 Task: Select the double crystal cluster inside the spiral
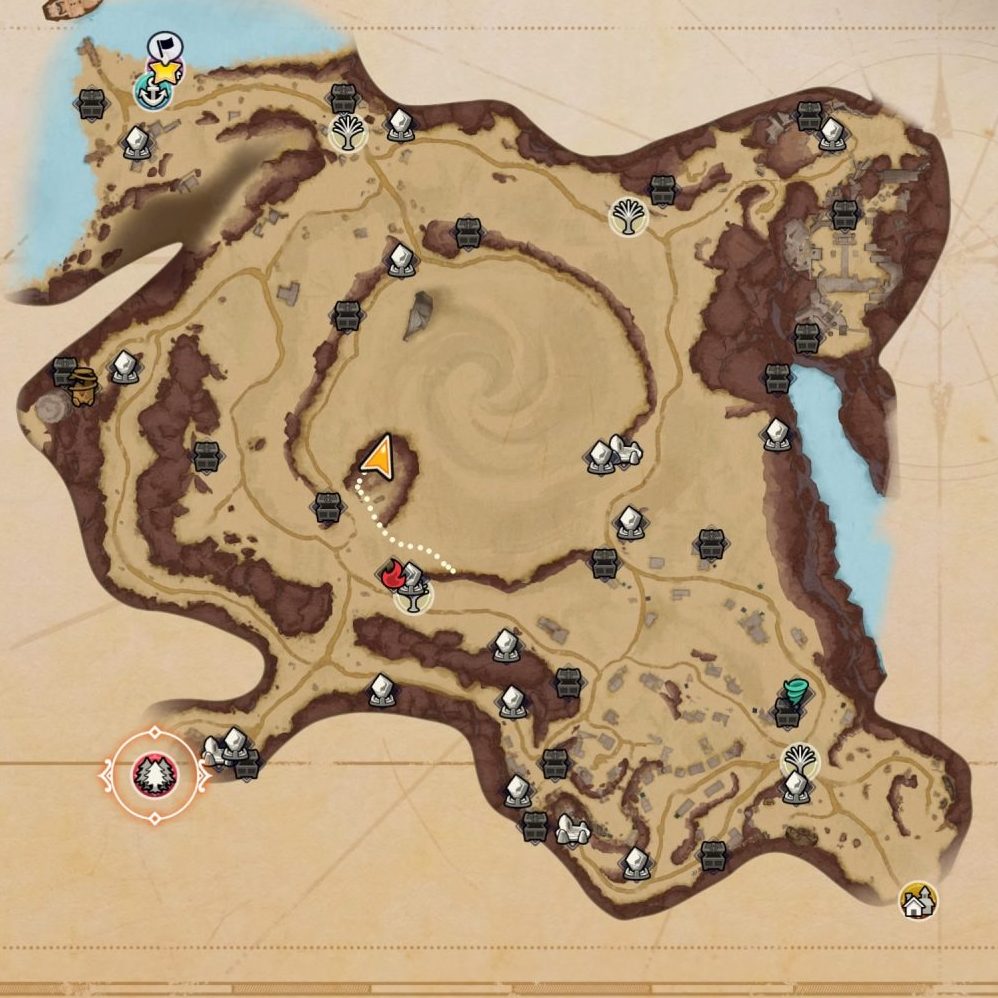[x=611, y=455]
